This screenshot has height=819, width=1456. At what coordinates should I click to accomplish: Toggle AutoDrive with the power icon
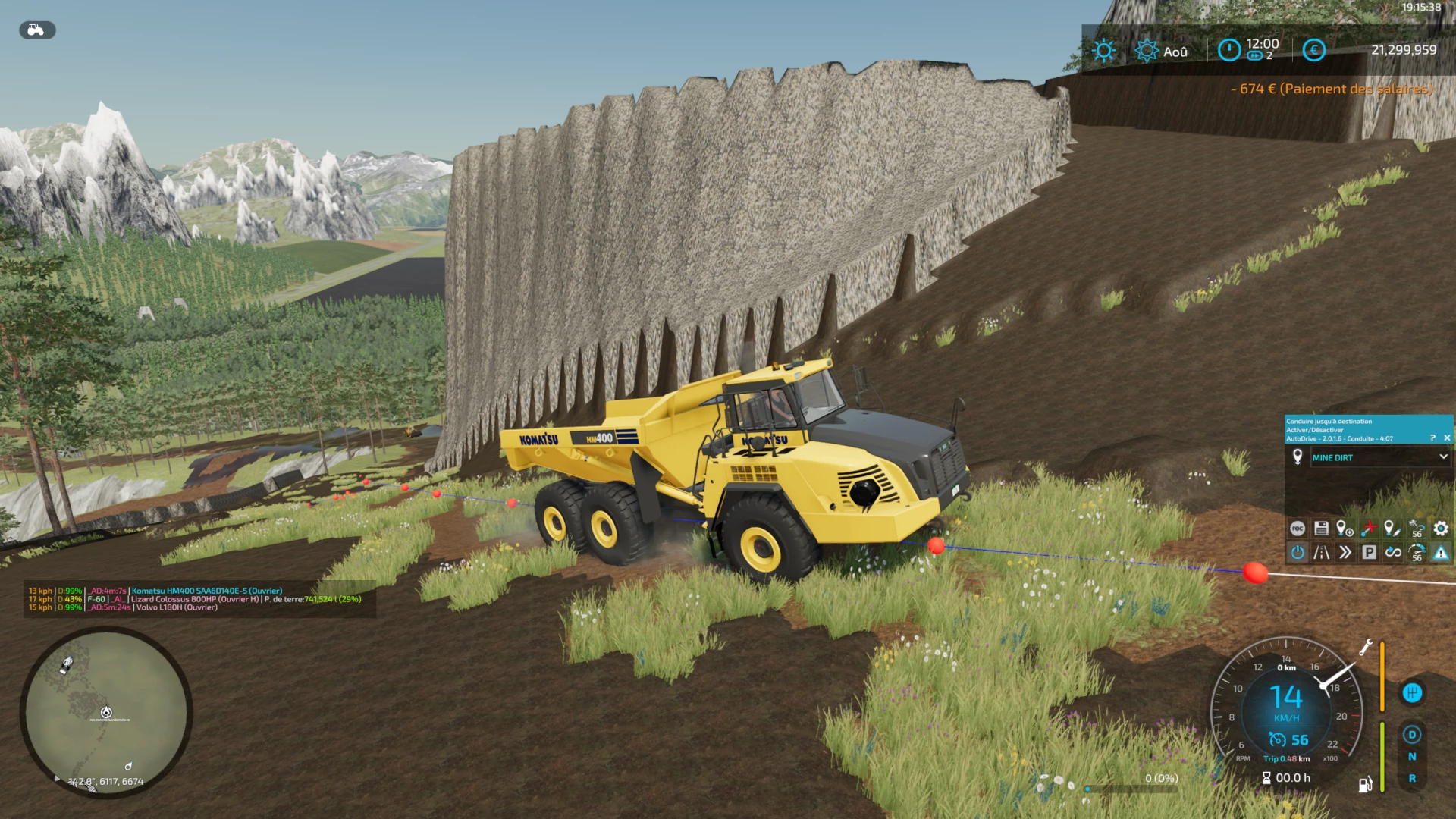pos(1298,554)
